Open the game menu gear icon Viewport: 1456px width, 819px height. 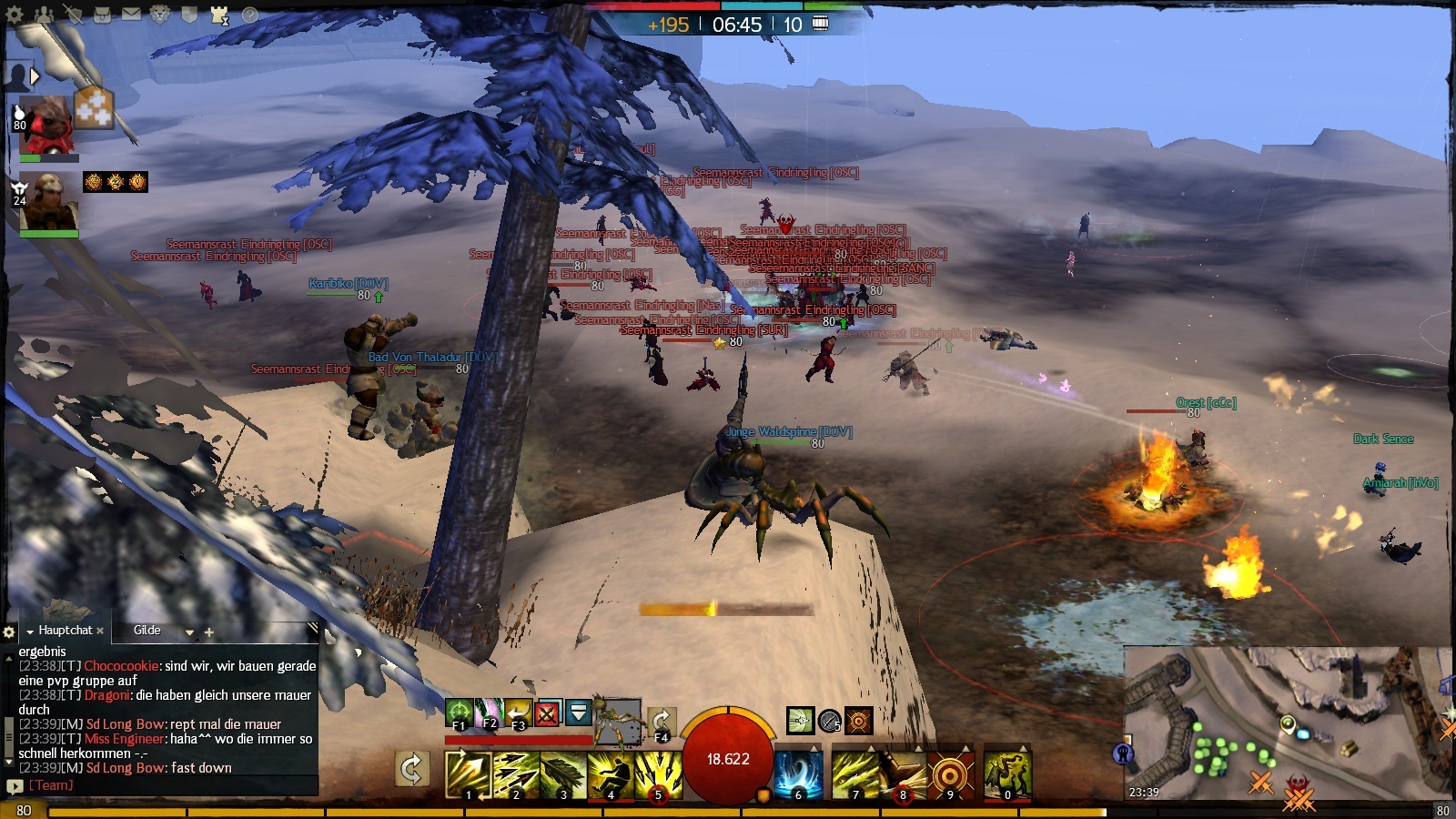(x=15, y=15)
